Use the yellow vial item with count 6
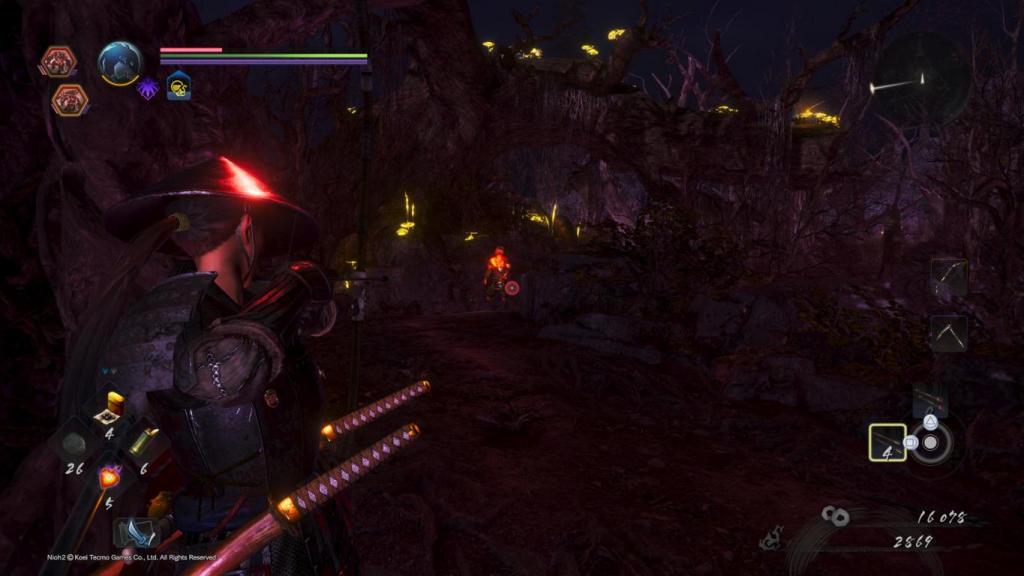The height and width of the screenshot is (576, 1024). tap(142, 443)
